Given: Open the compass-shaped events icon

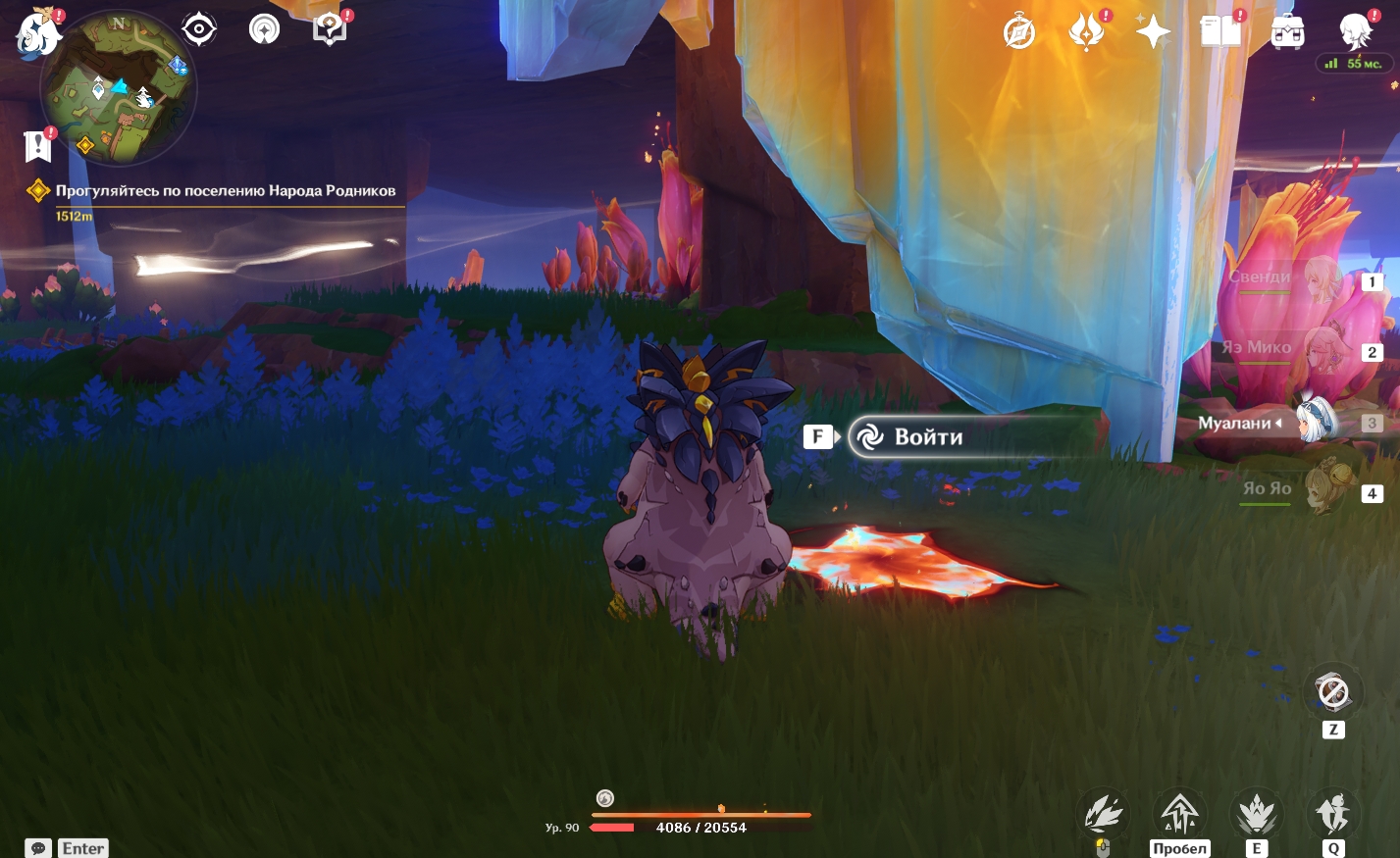Looking at the screenshot, I should coord(1019,32).
